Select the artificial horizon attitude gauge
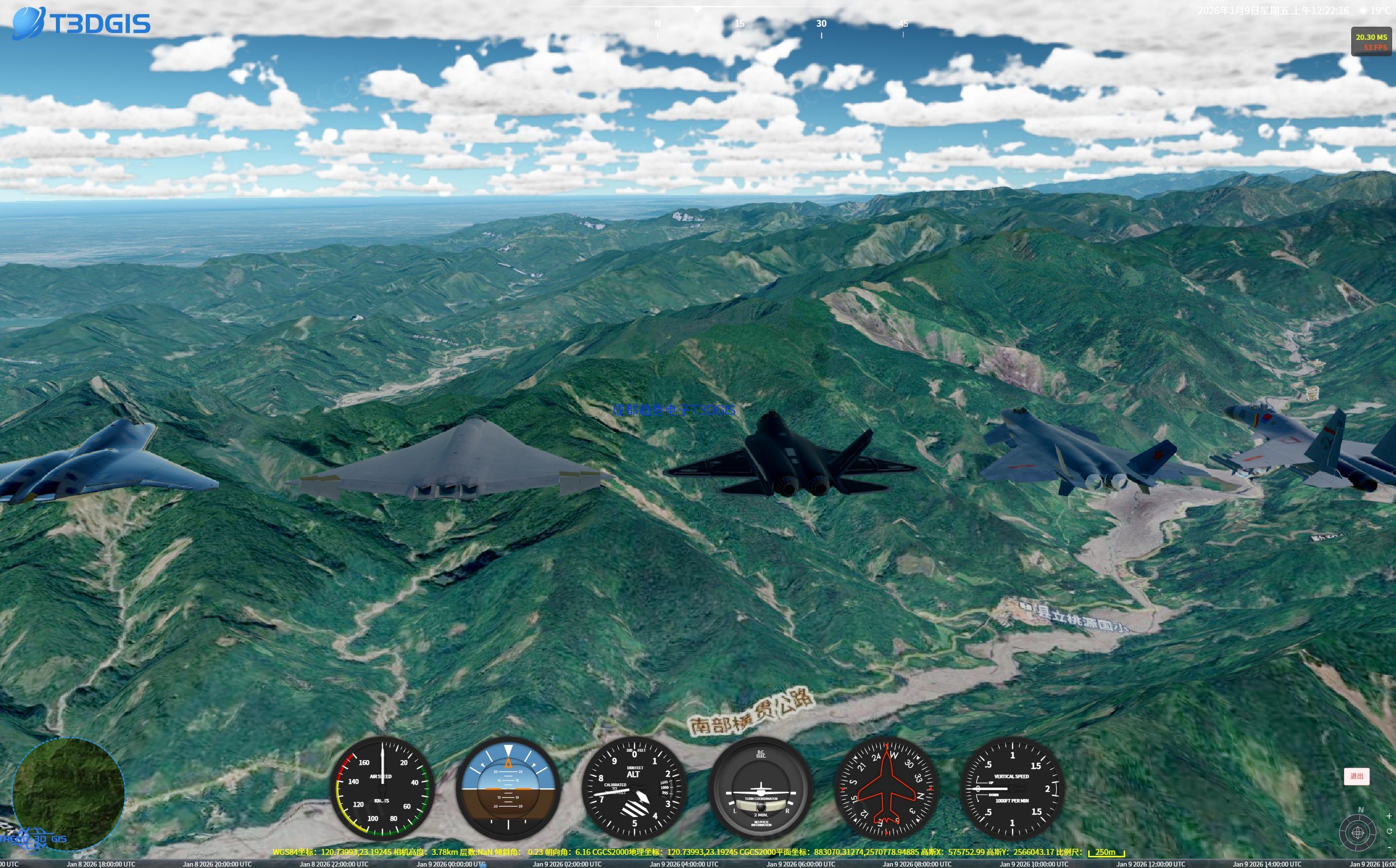Viewport: 1396px width, 868px height. (508, 788)
